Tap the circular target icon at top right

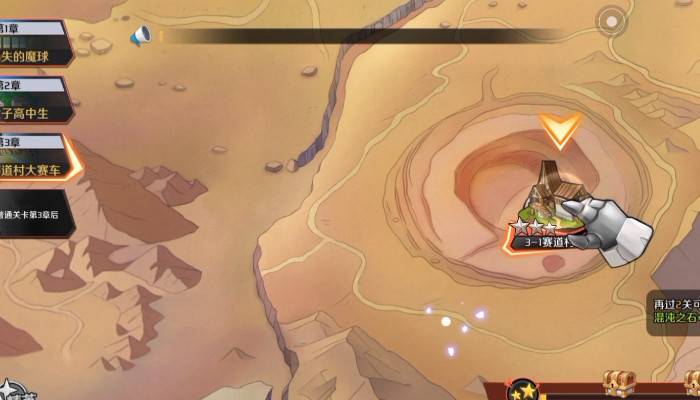610,20
